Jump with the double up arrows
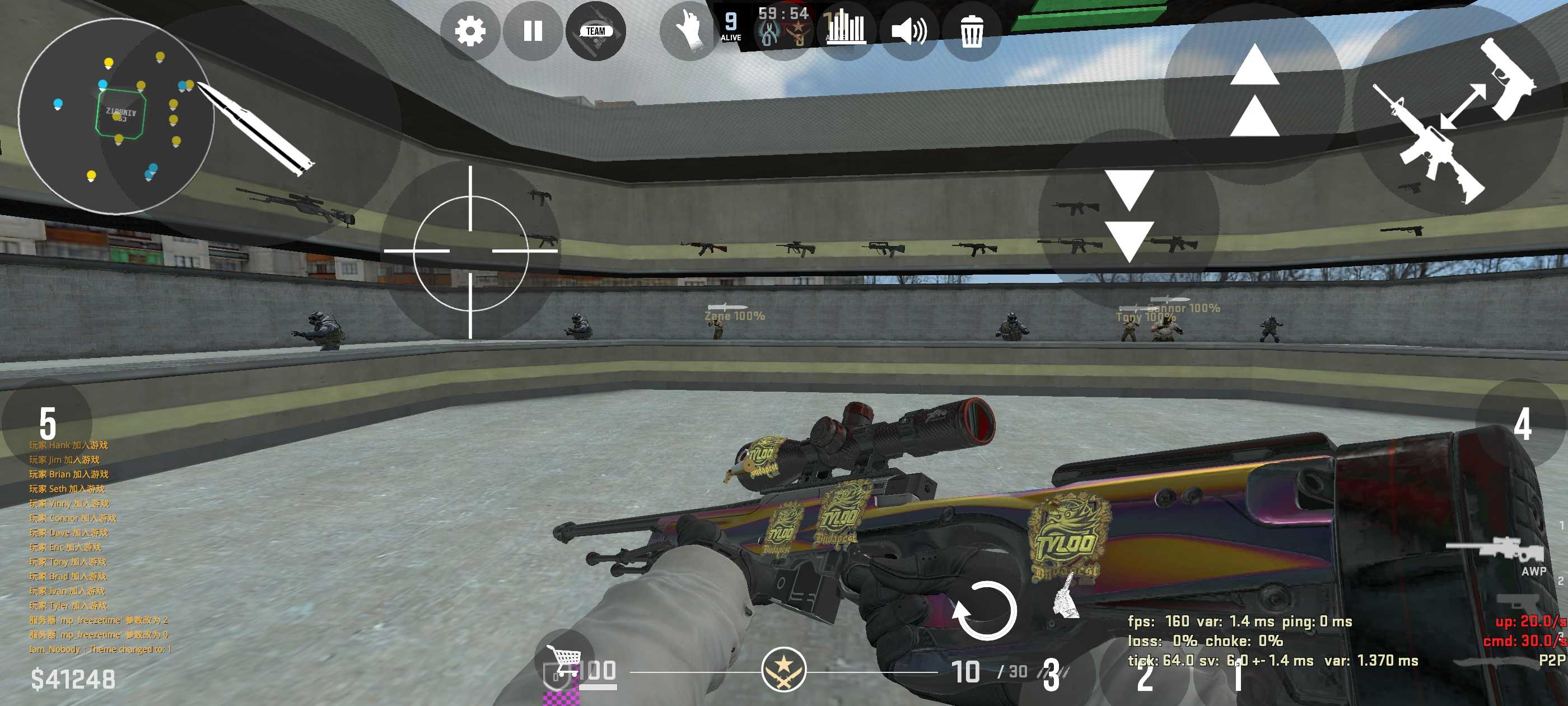The height and width of the screenshot is (706, 1568). click(1254, 91)
